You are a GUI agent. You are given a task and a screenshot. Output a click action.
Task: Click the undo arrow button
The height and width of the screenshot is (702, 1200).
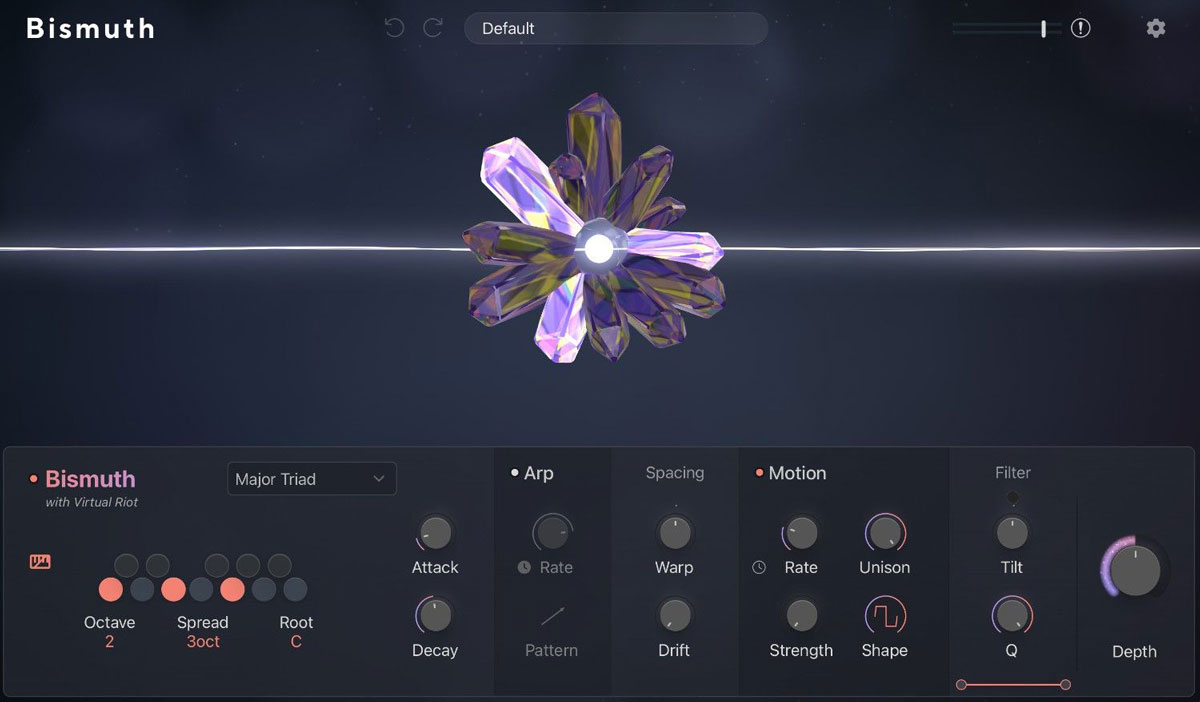click(x=395, y=28)
